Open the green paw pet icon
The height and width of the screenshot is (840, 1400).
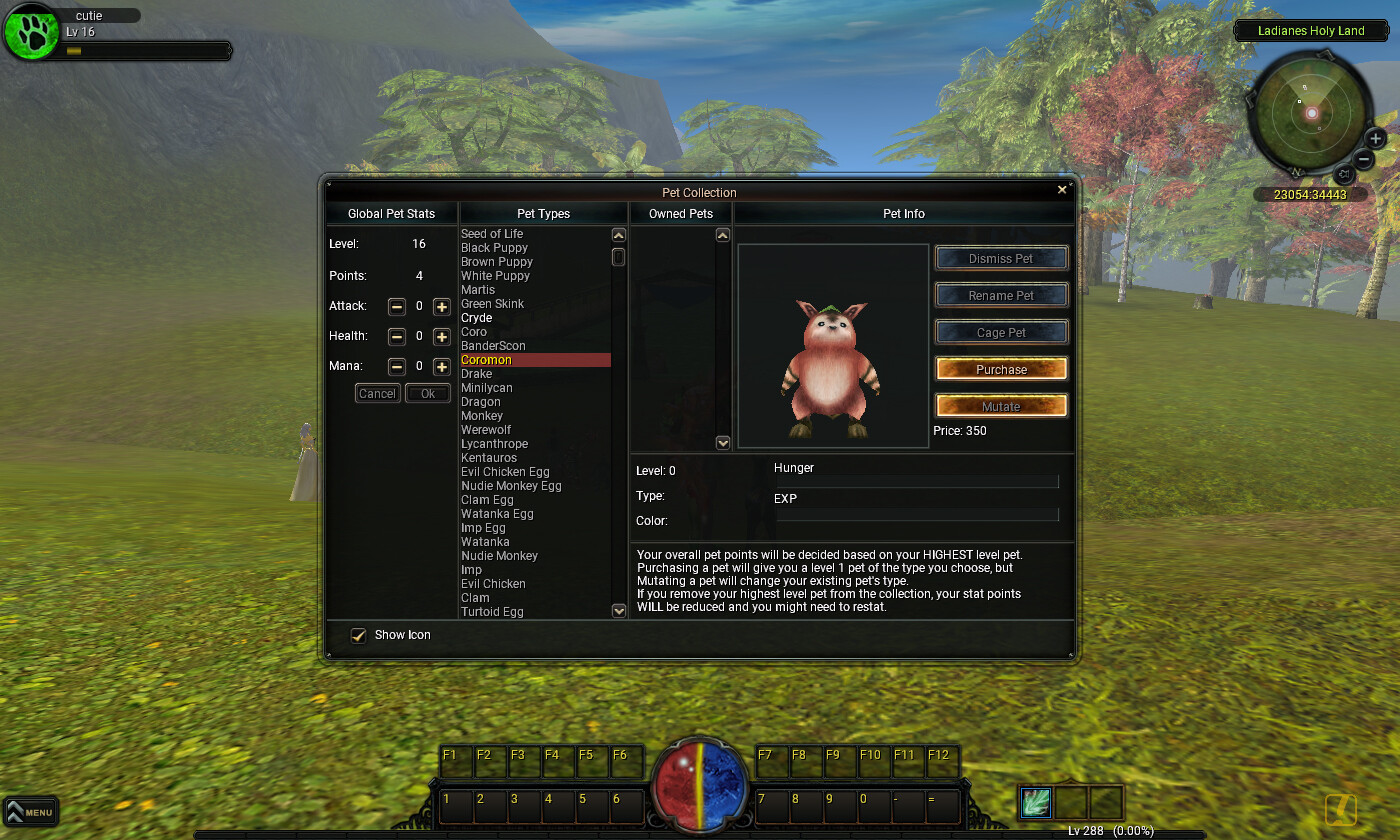[30, 32]
